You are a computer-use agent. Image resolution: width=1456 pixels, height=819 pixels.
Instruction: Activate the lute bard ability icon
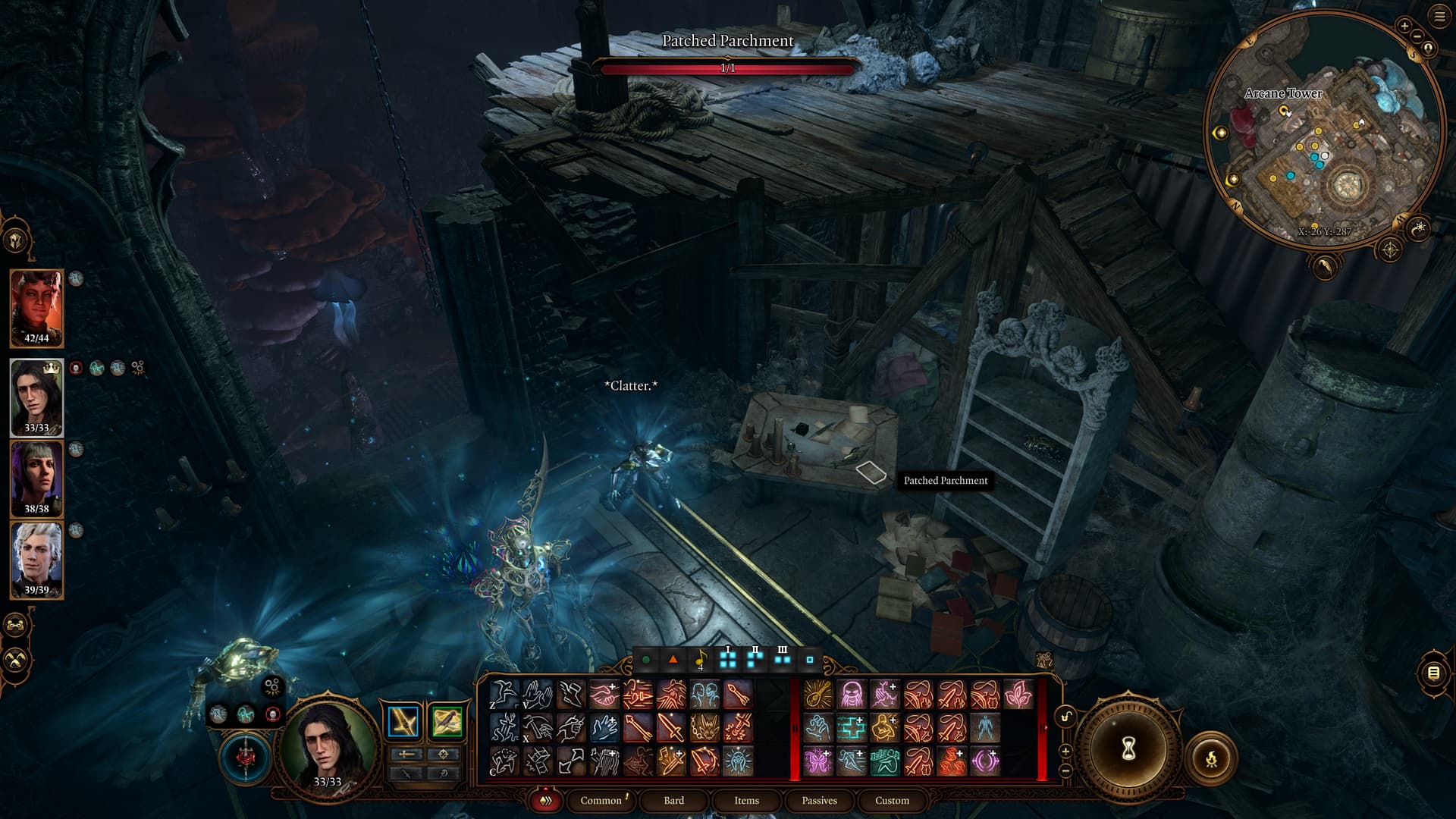[817, 695]
